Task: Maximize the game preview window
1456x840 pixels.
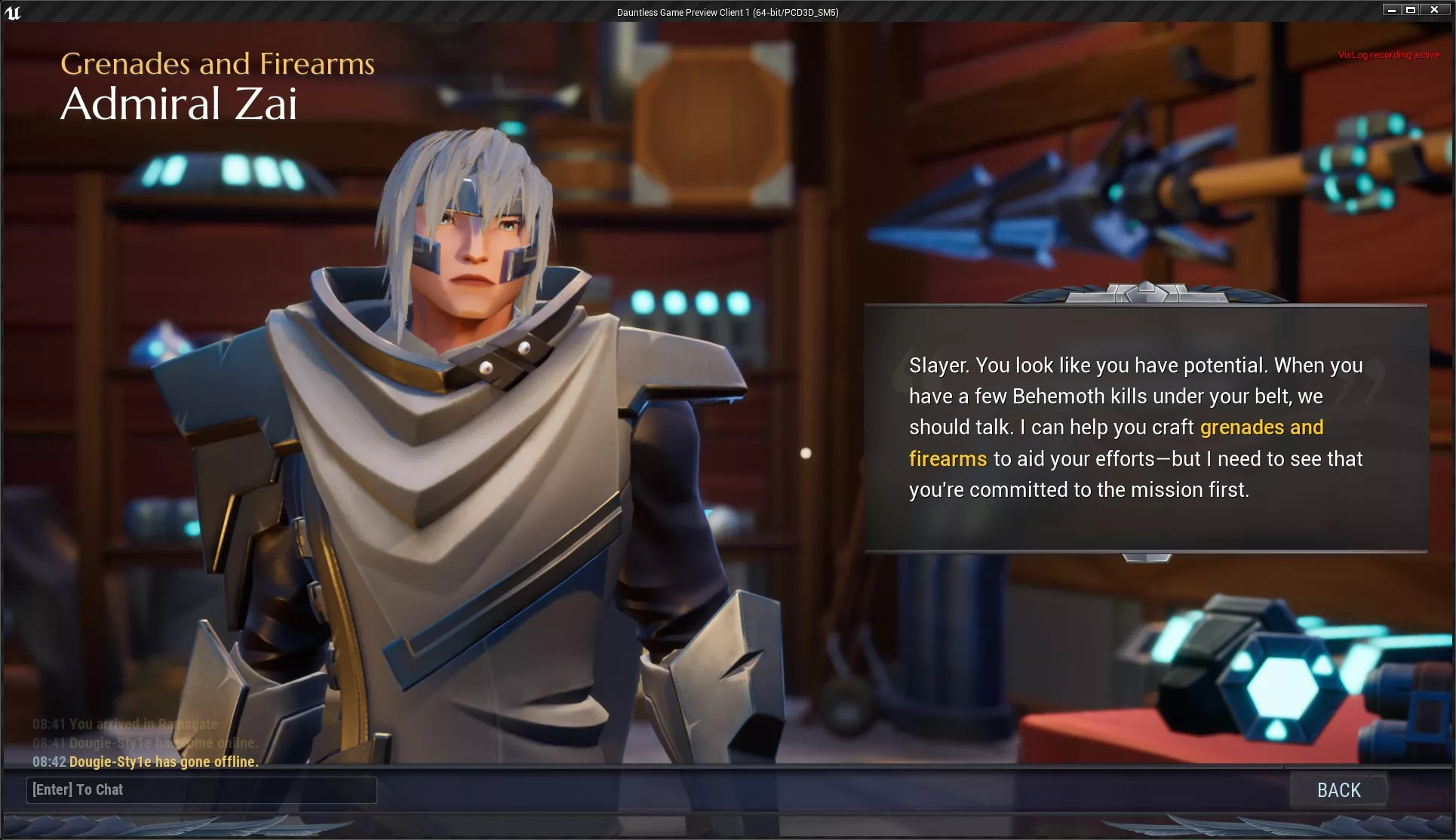Action: click(x=1411, y=10)
